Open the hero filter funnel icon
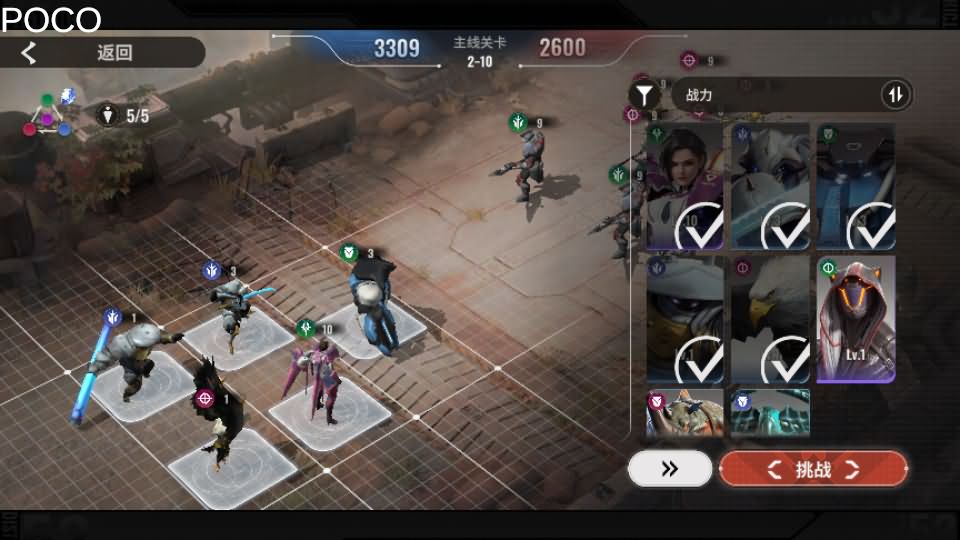960x540 pixels. pos(645,95)
